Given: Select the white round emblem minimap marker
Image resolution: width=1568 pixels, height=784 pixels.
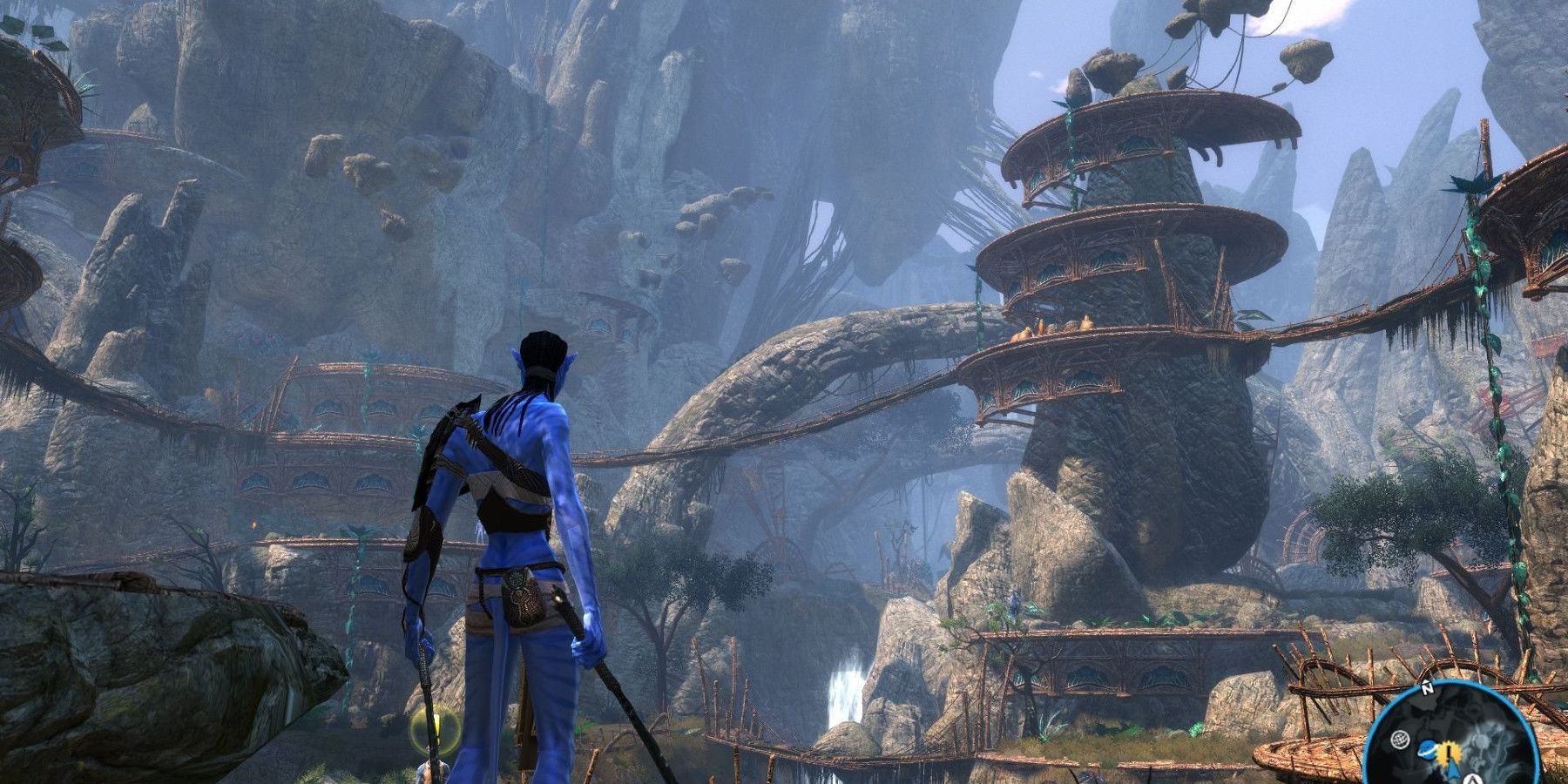Looking at the screenshot, I should point(1401,738).
